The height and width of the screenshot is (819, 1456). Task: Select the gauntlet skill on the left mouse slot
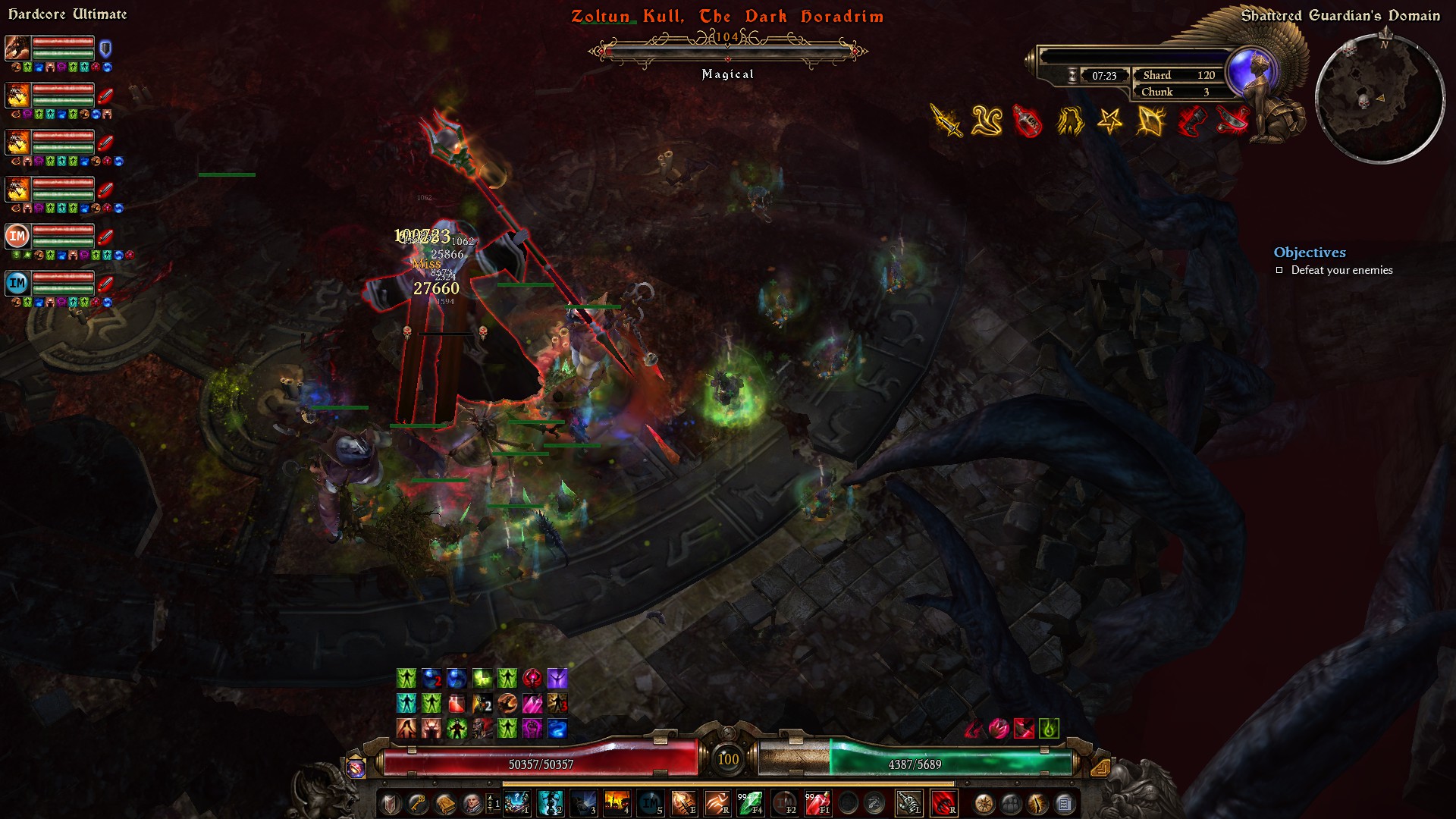(x=909, y=802)
